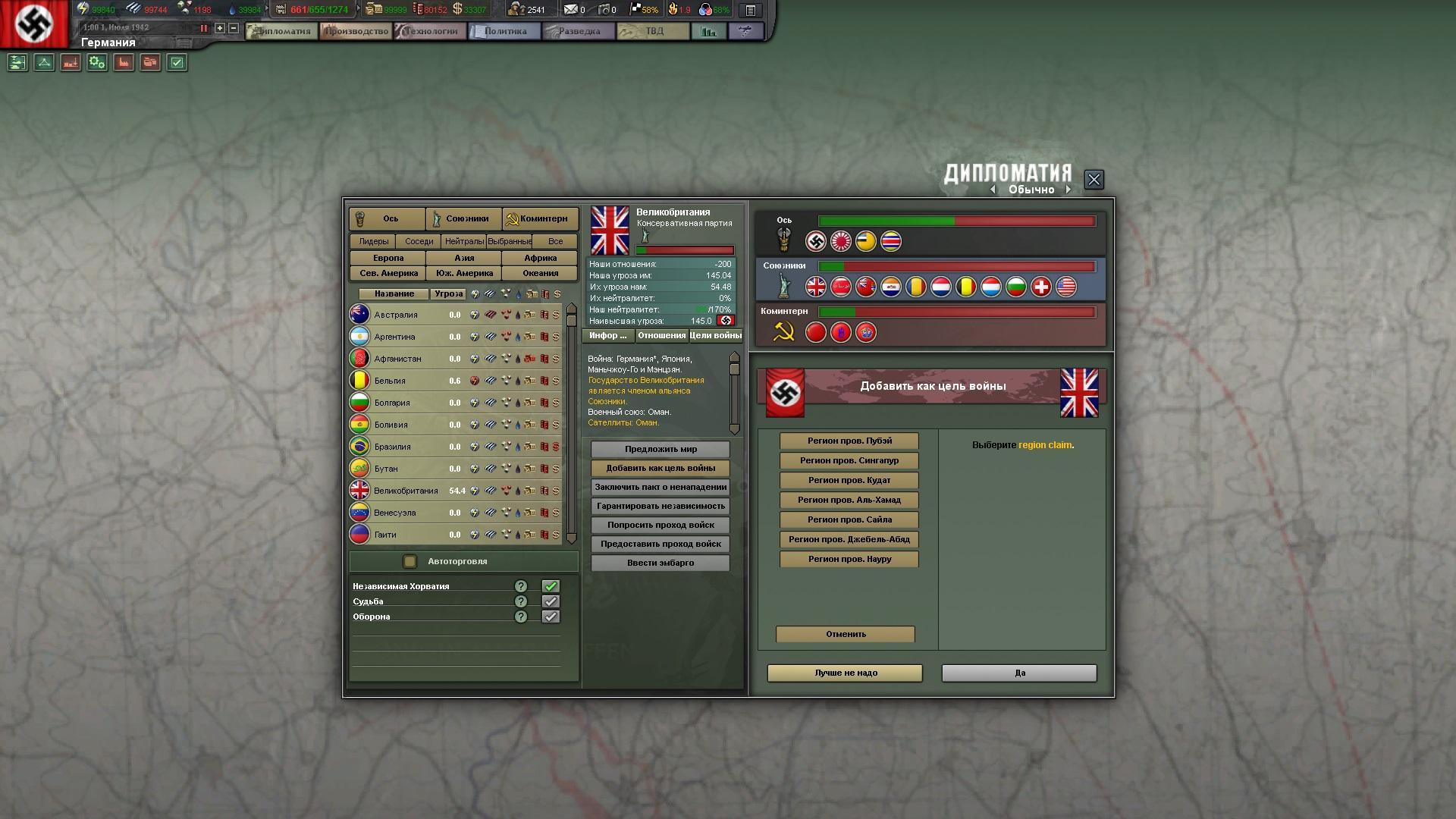
Task: Switch to the Отношения tab
Action: [x=661, y=335]
